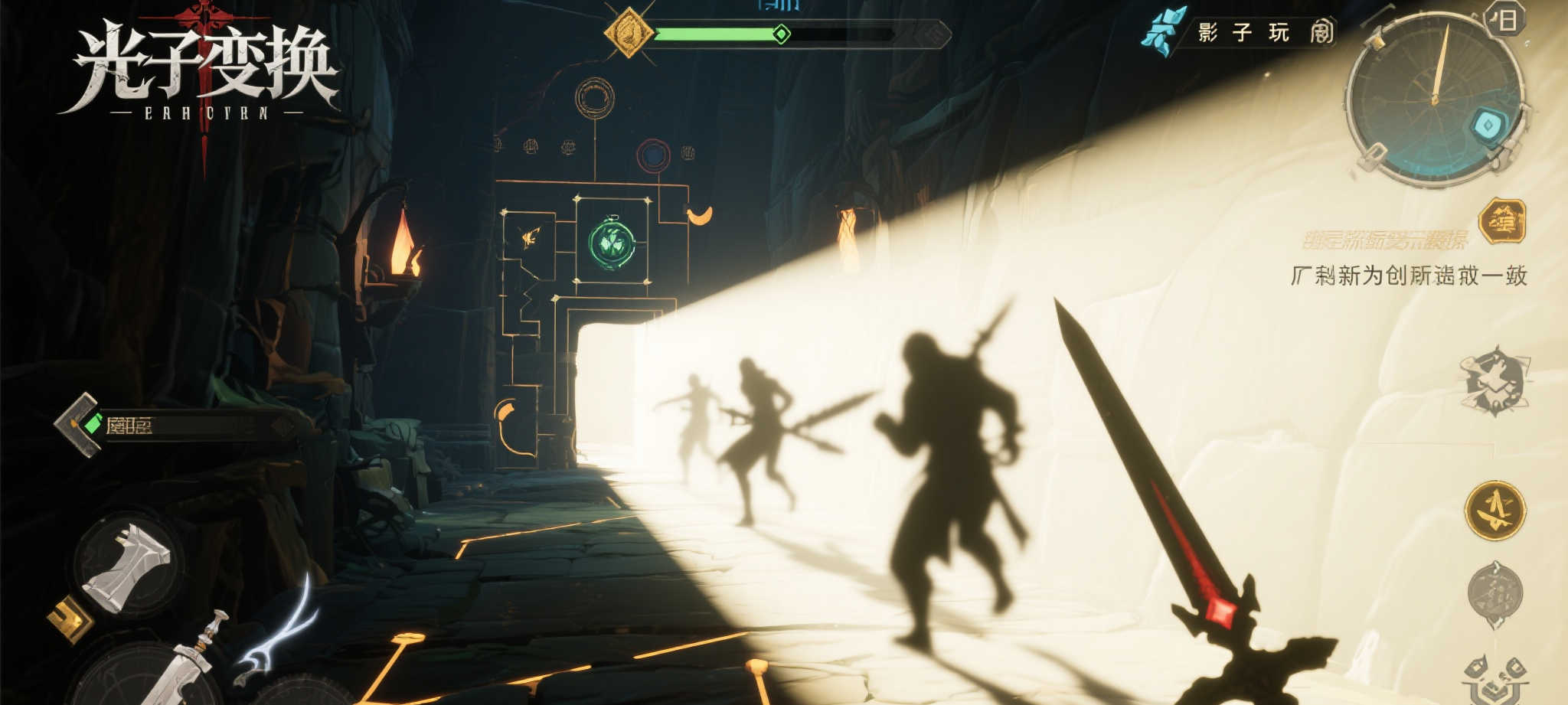
Task: Click the stone chevron arrow beside green gem
Action: (75, 424)
